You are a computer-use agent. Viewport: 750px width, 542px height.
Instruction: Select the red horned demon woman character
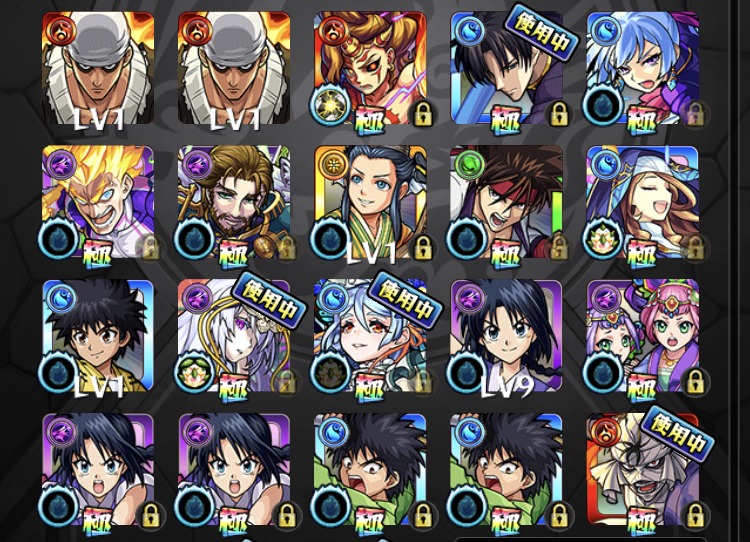pos(370,68)
